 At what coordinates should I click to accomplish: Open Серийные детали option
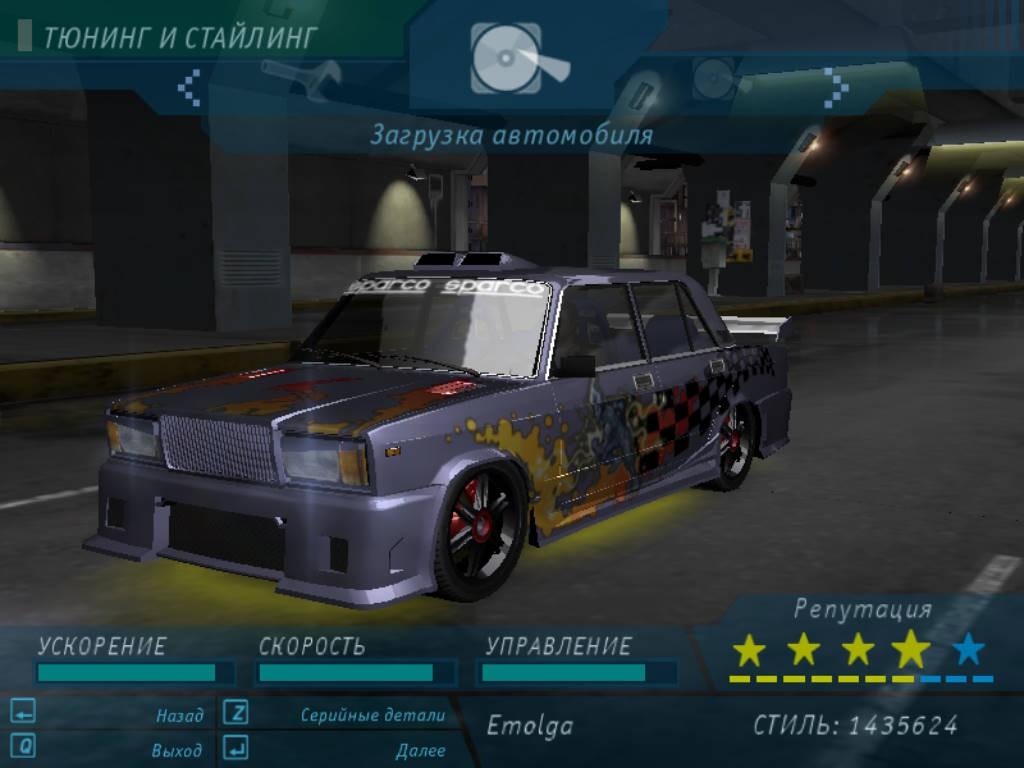[x=372, y=715]
